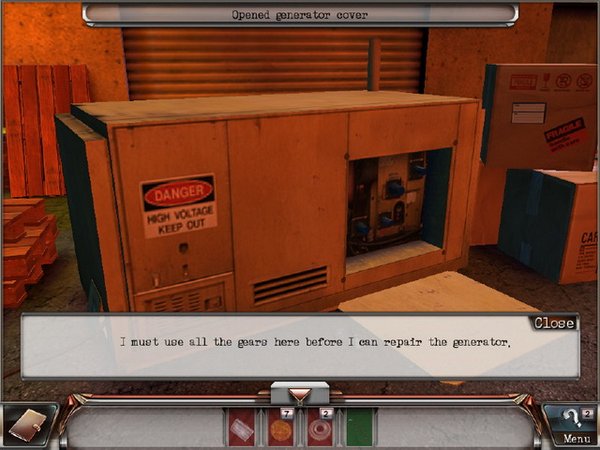Screen dimensions: 600x450
Task: Open the journal notebook
Action: (x=28, y=424)
